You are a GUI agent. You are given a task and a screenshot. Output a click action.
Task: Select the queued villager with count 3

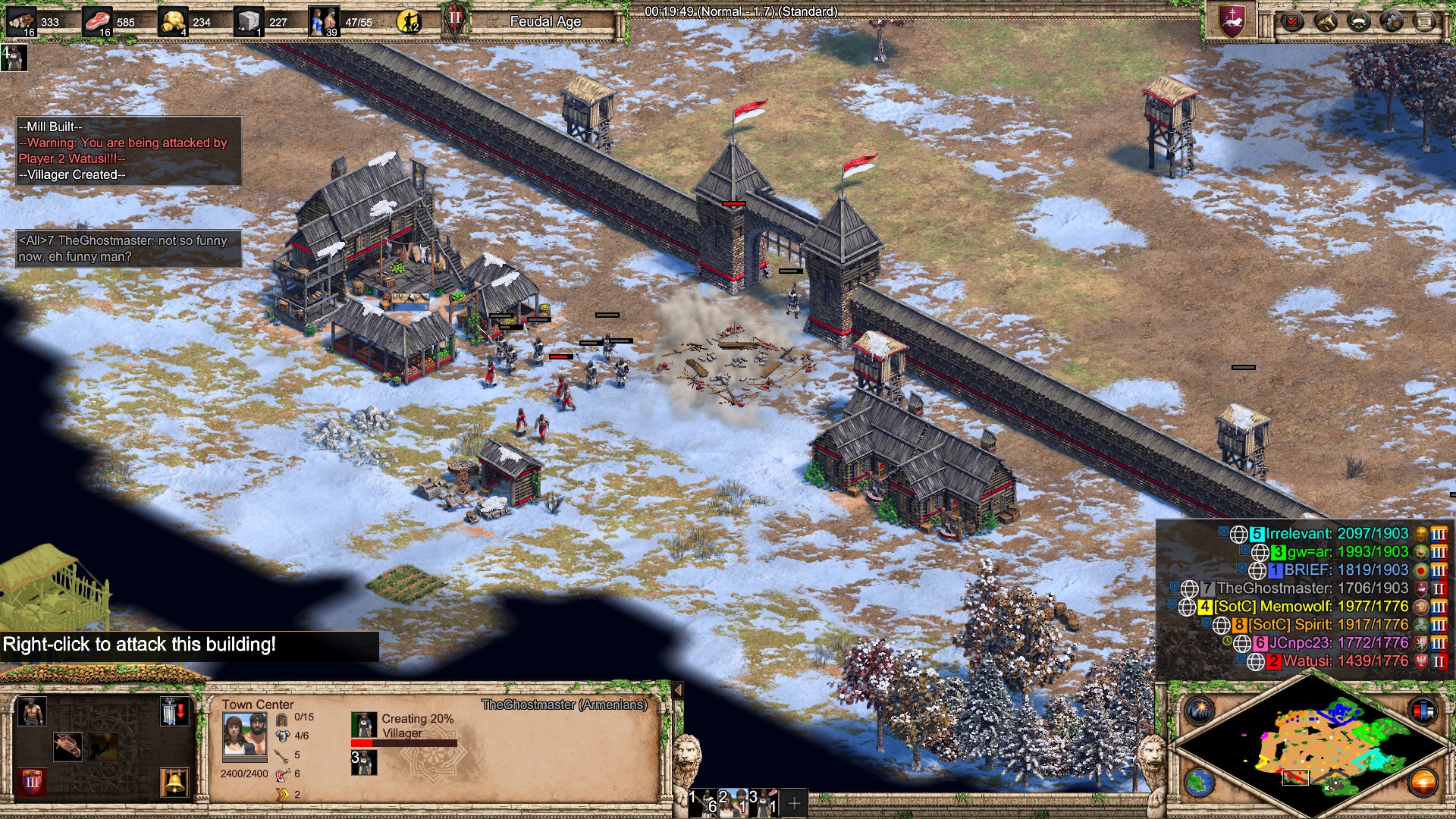[x=364, y=762]
